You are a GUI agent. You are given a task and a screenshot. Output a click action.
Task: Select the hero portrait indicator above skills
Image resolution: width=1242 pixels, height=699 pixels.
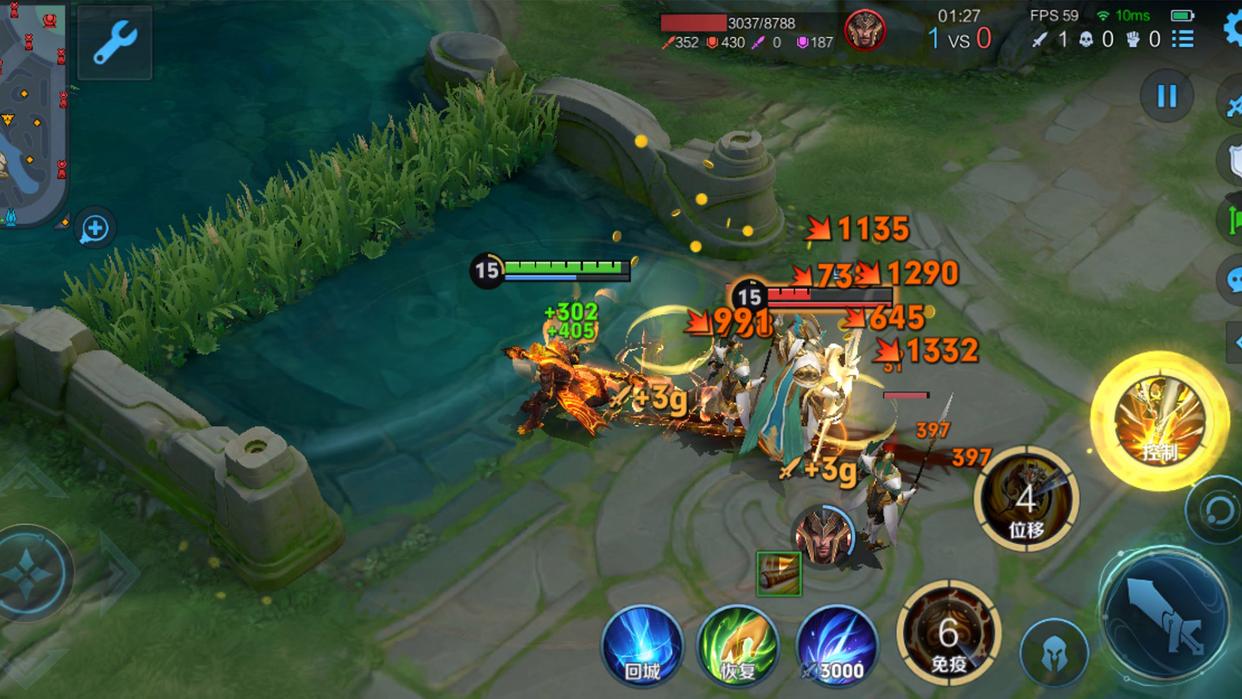coord(823,537)
